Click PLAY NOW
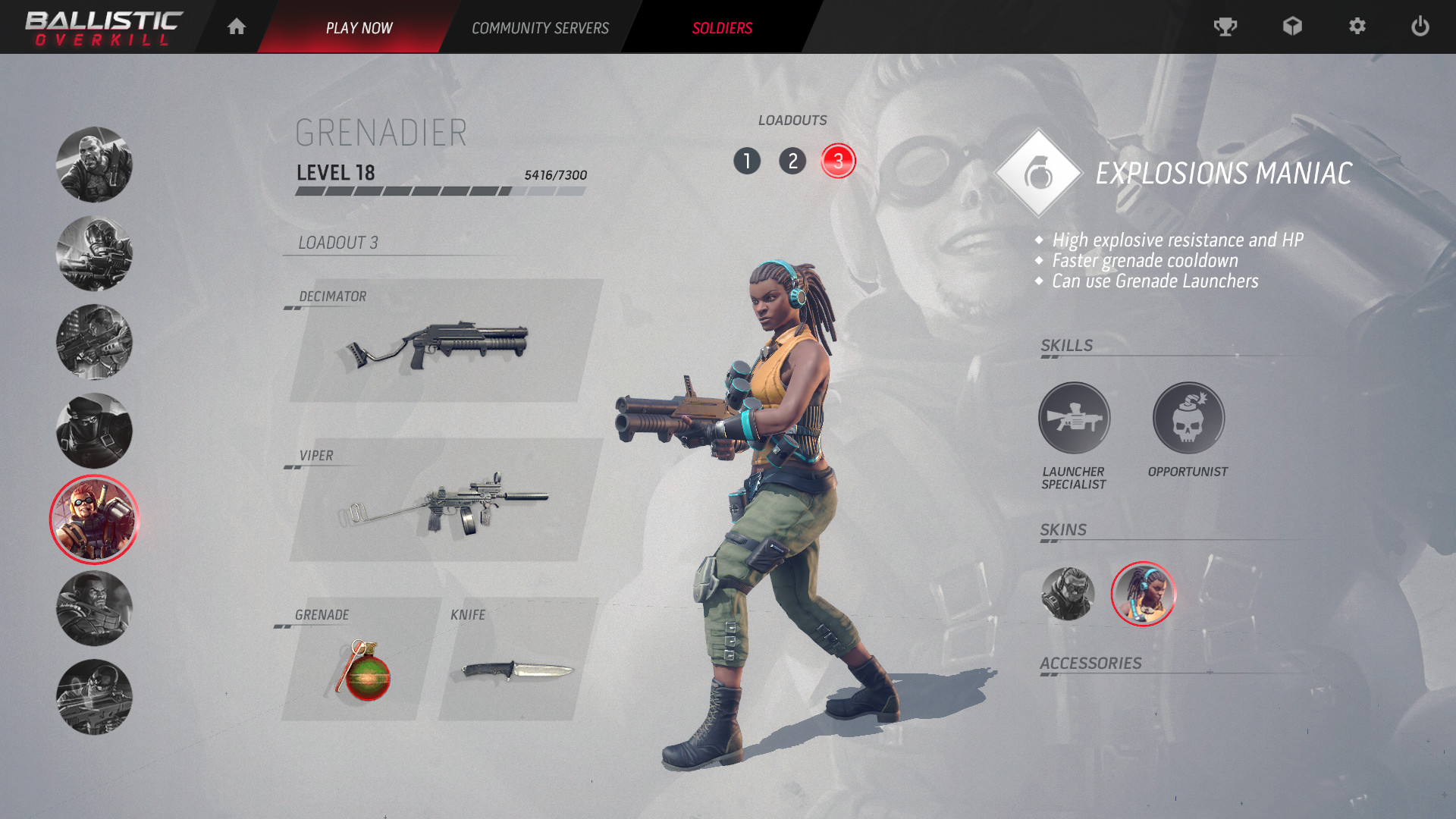 tap(359, 27)
